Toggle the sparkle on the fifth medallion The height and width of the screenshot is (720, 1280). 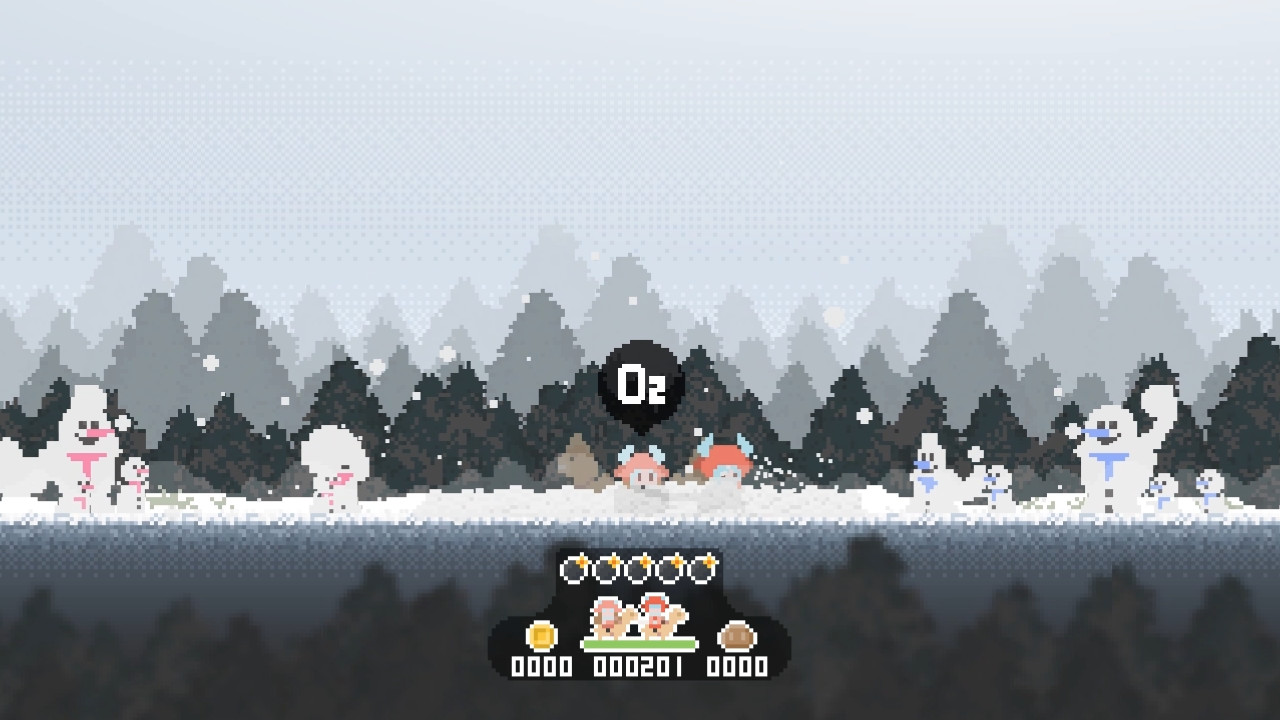[x=709, y=561]
